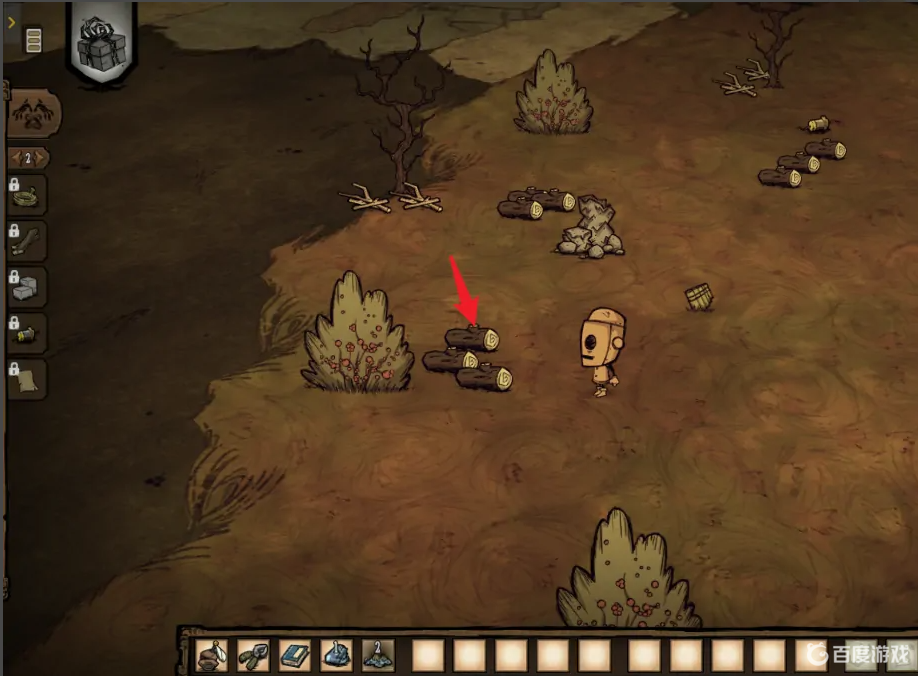Go to the next crafting page arrow
Screen dimensions: 918x676
42,158
